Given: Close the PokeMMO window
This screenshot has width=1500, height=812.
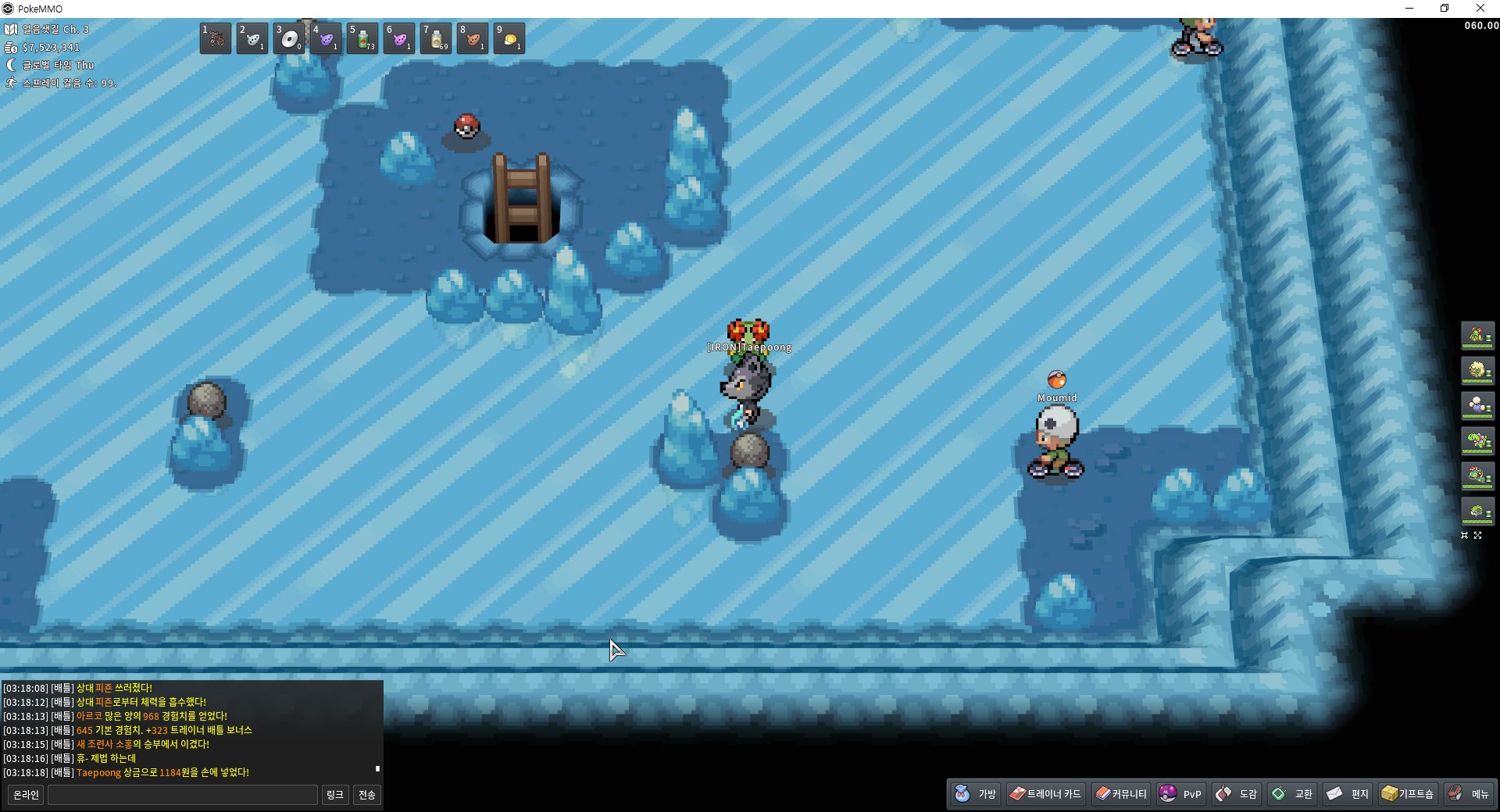Looking at the screenshot, I should click(1480, 9).
